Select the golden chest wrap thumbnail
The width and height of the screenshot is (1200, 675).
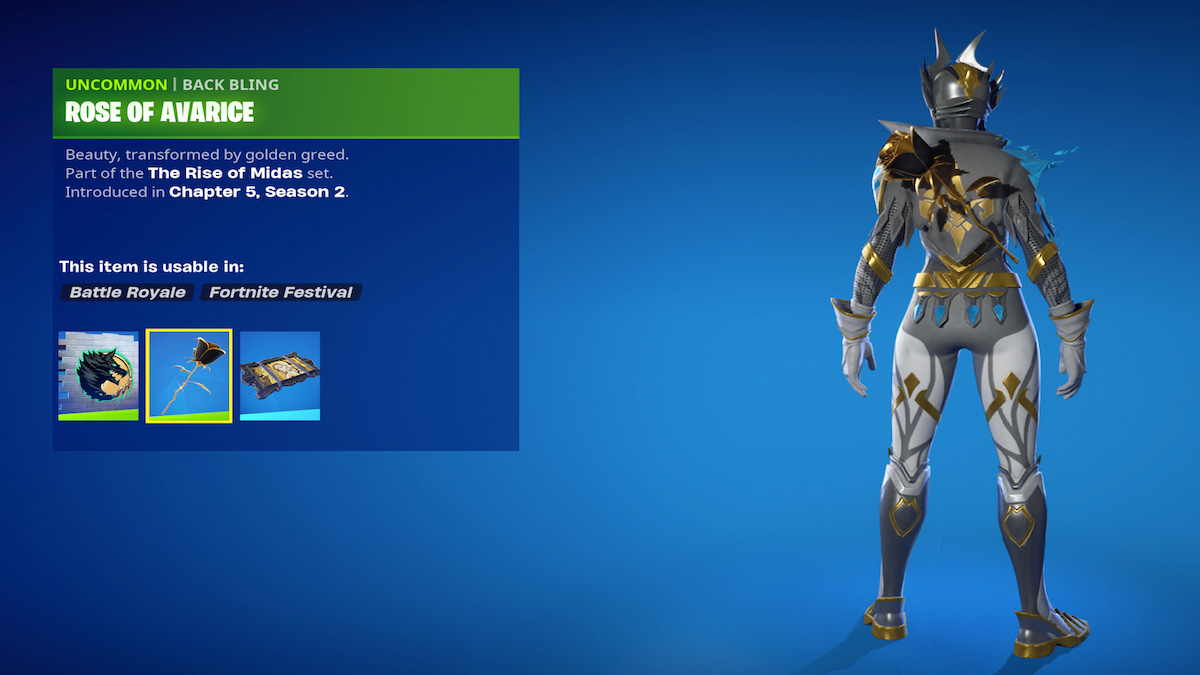tap(280, 375)
